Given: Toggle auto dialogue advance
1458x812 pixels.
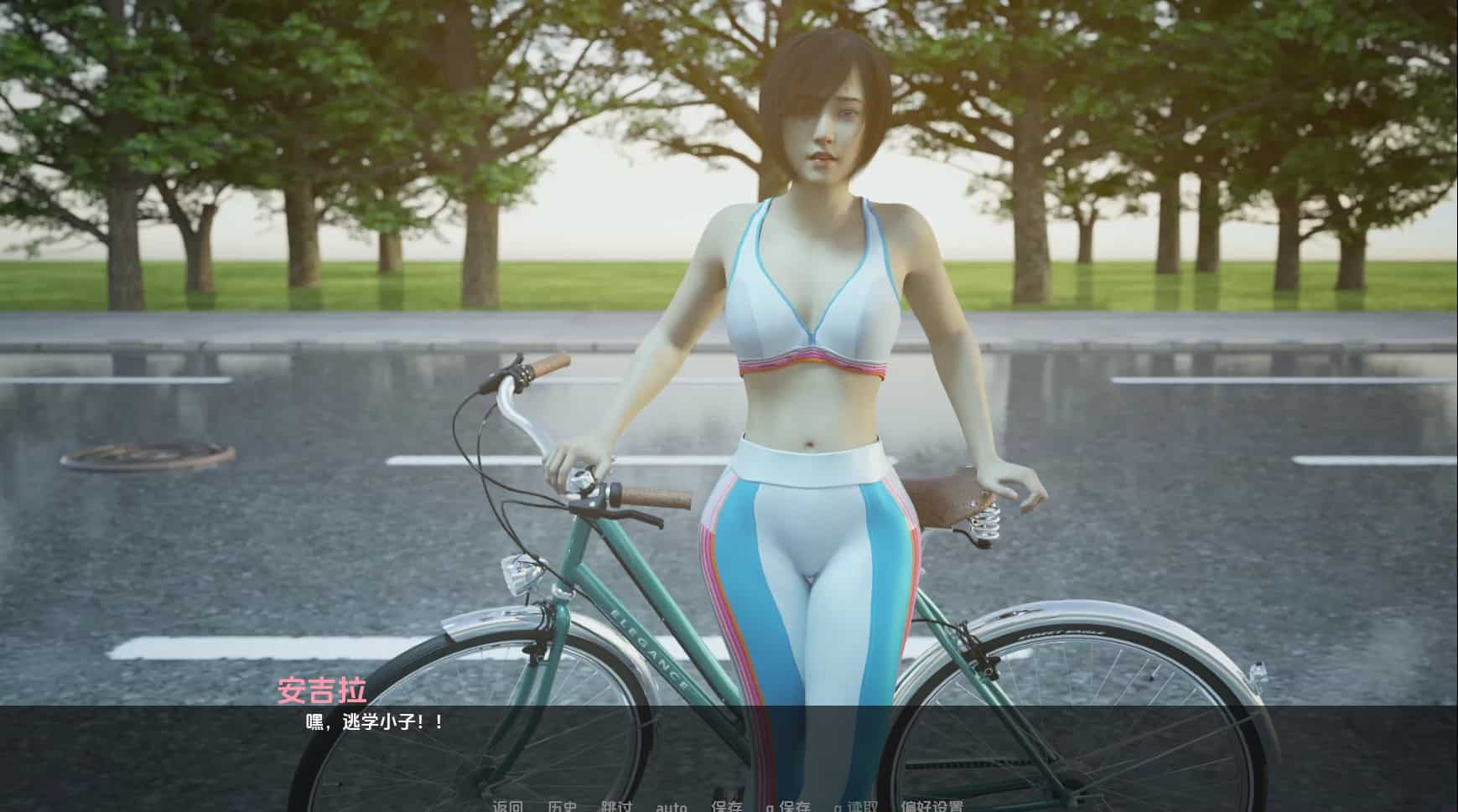Looking at the screenshot, I should coord(671,806).
